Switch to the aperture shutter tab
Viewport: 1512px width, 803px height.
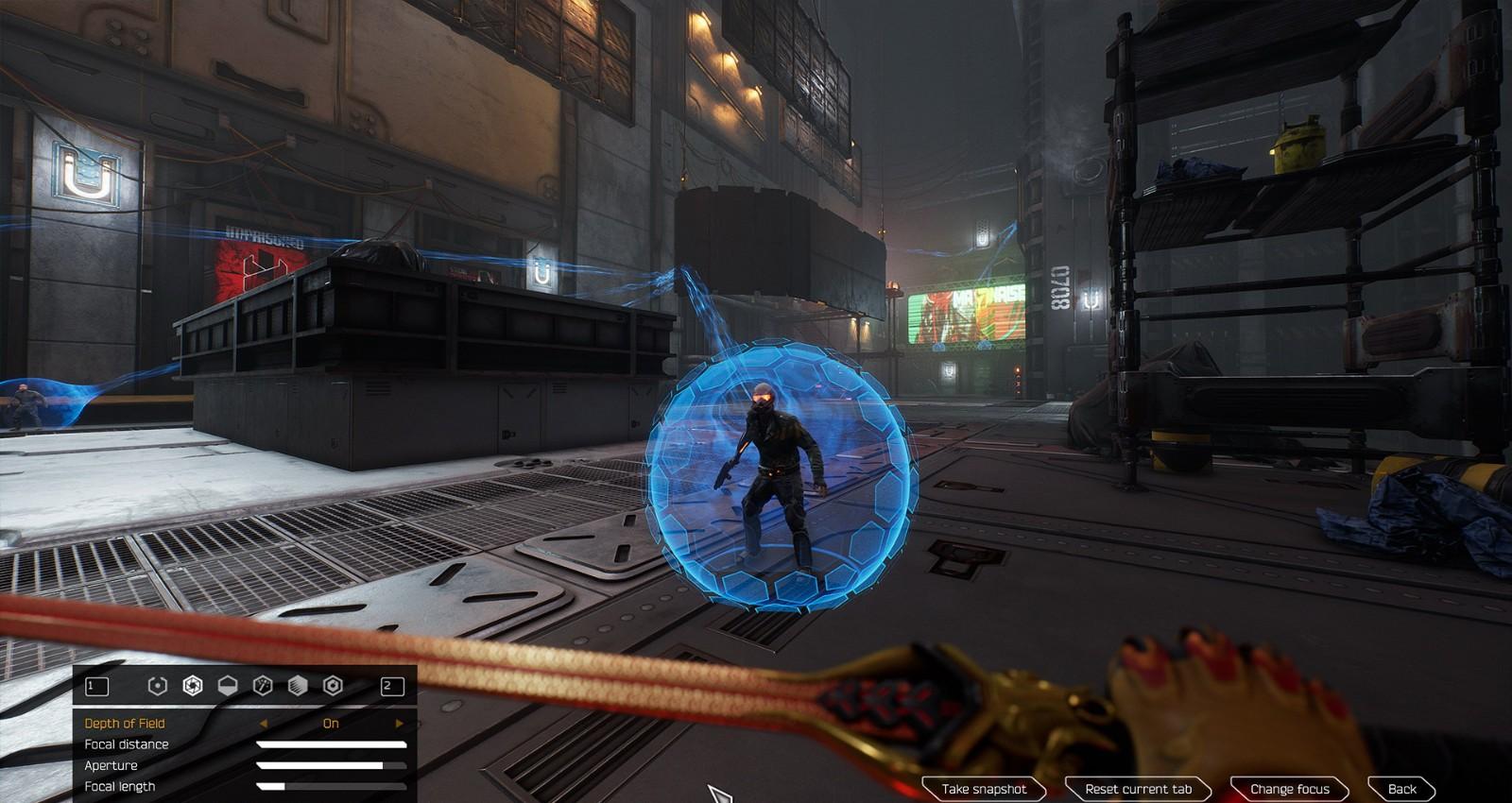[193, 686]
